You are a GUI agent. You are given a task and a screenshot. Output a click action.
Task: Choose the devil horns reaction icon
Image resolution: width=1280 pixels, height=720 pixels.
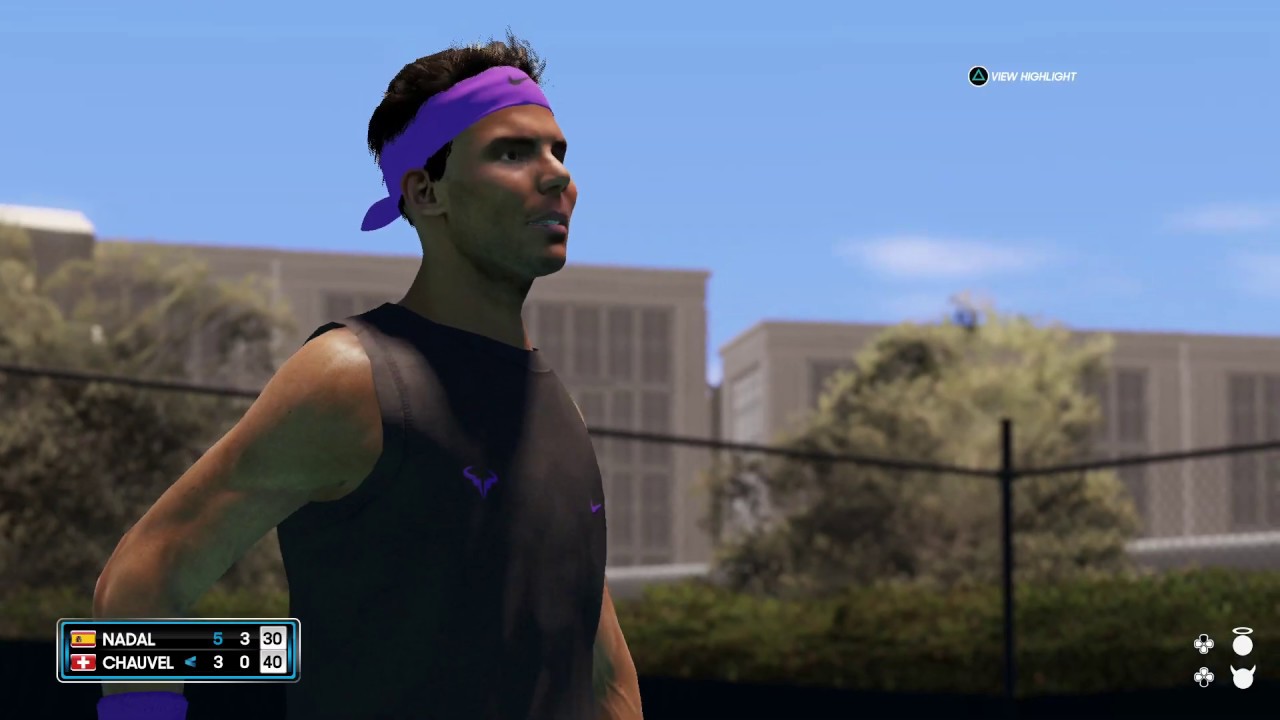pyautogui.click(x=1242, y=677)
